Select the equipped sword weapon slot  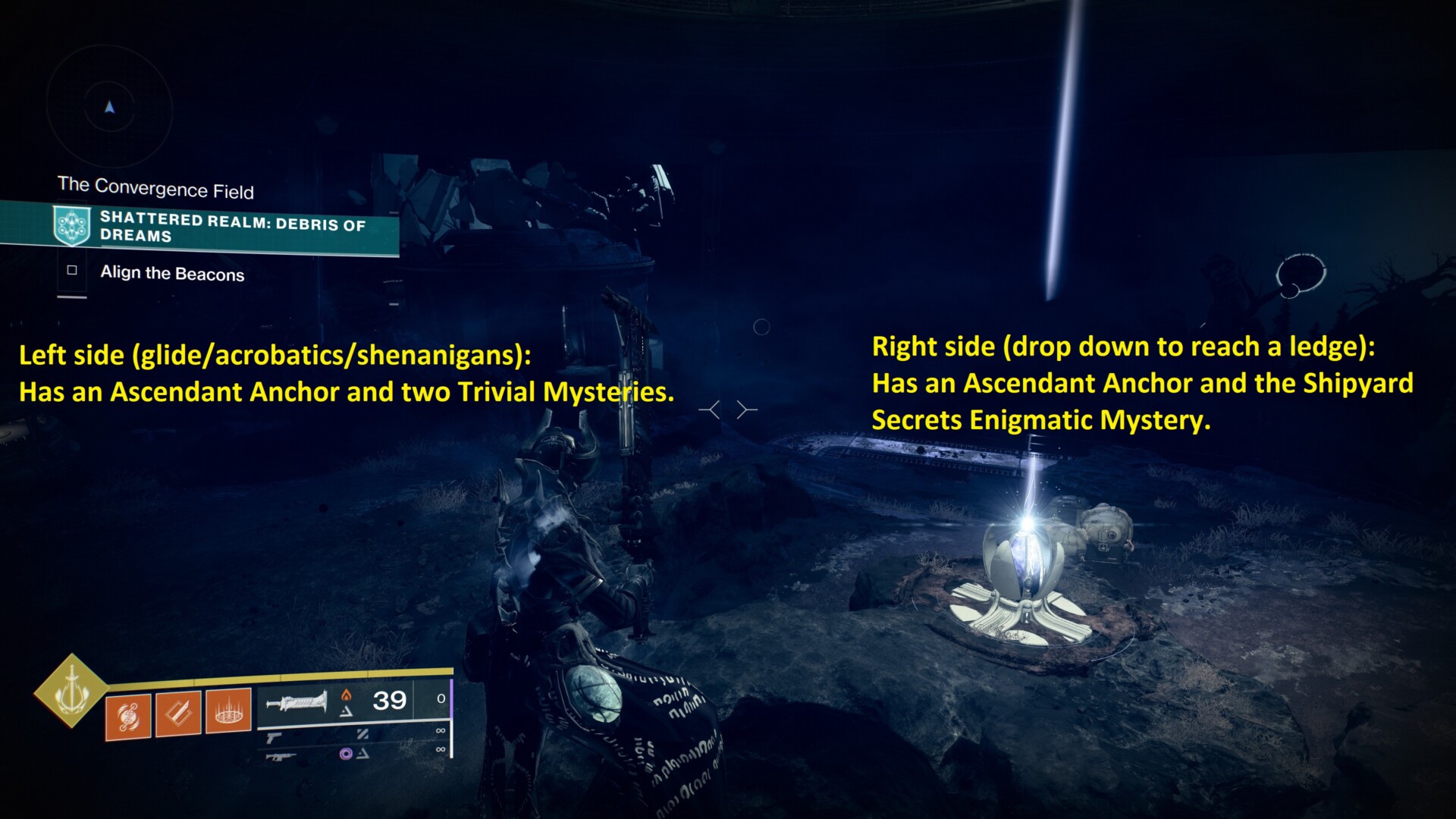(x=297, y=701)
